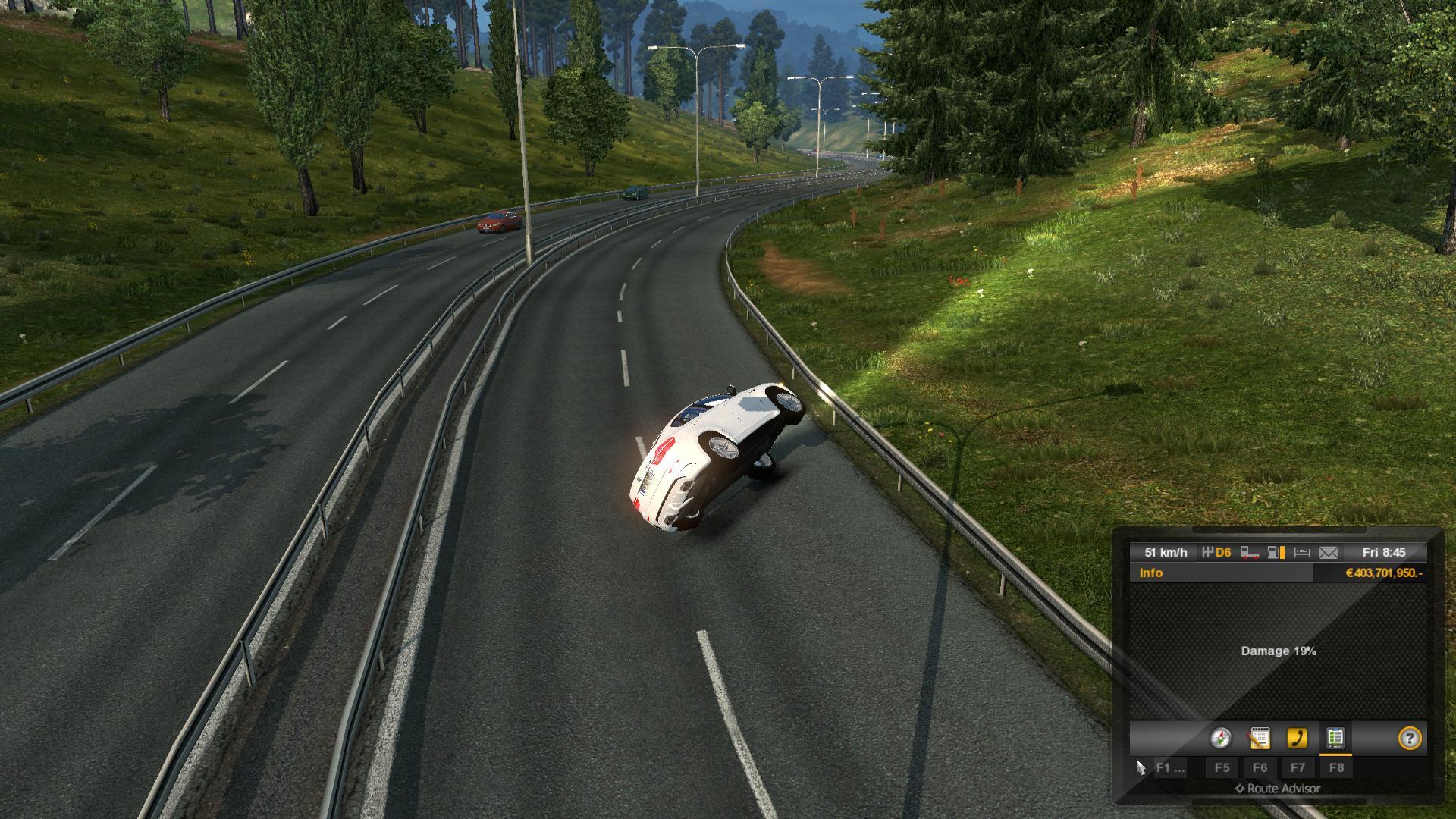Show the calendar job info tab

1260,738
